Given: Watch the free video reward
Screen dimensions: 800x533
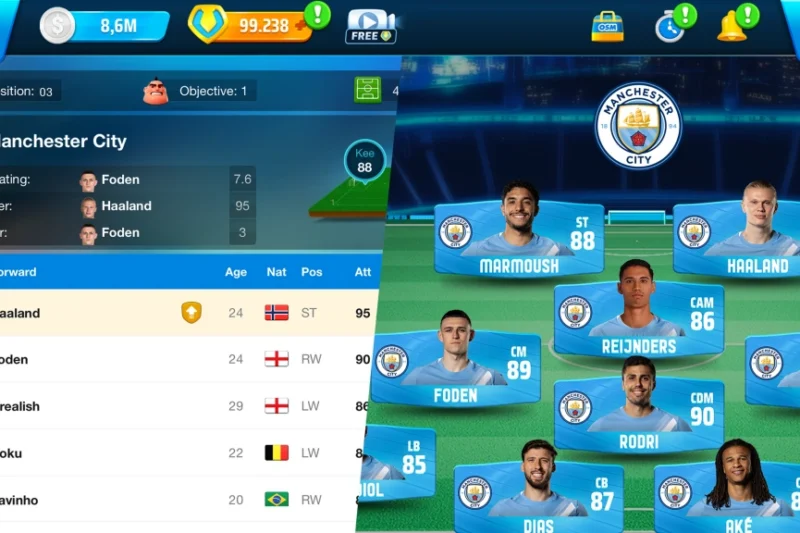Looking at the screenshot, I should click(x=370, y=26).
